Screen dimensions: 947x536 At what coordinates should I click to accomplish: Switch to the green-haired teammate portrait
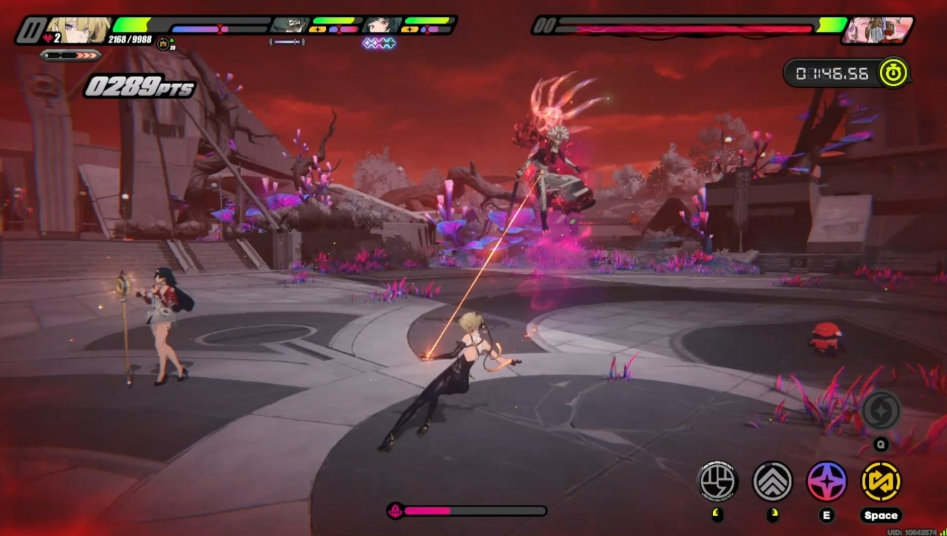[291, 25]
